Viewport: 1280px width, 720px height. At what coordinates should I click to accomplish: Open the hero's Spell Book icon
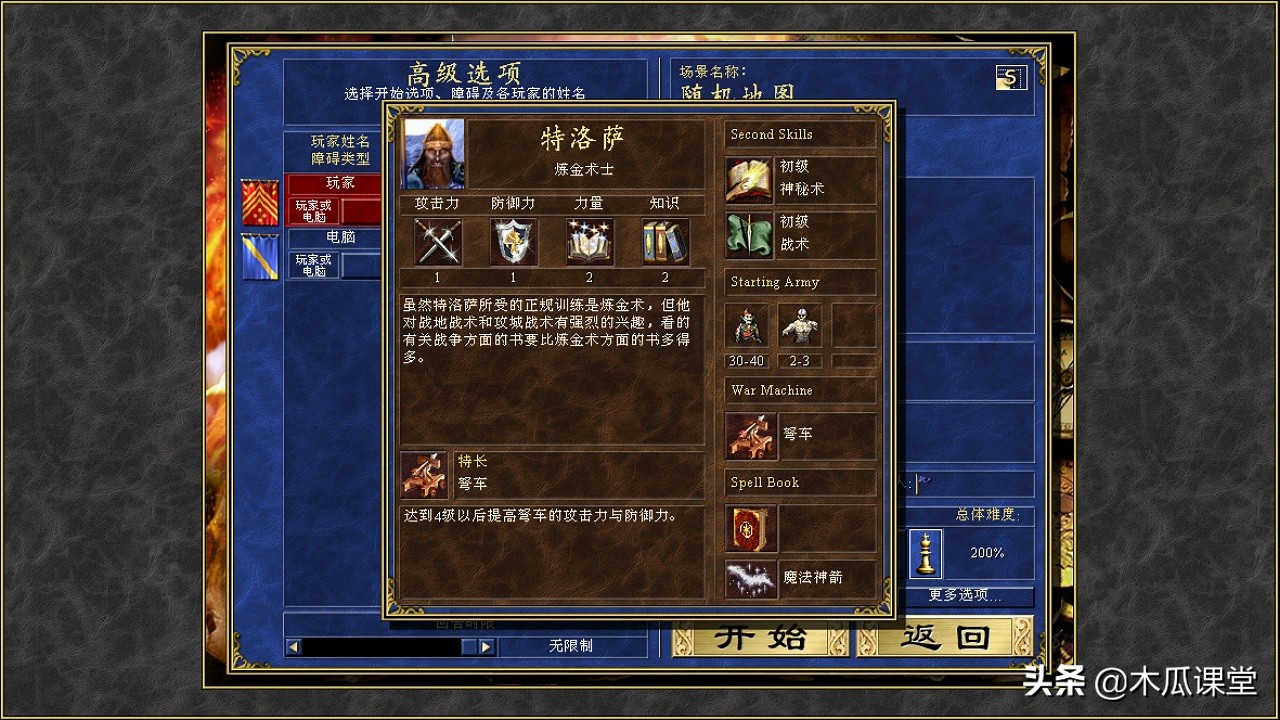click(x=750, y=530)
